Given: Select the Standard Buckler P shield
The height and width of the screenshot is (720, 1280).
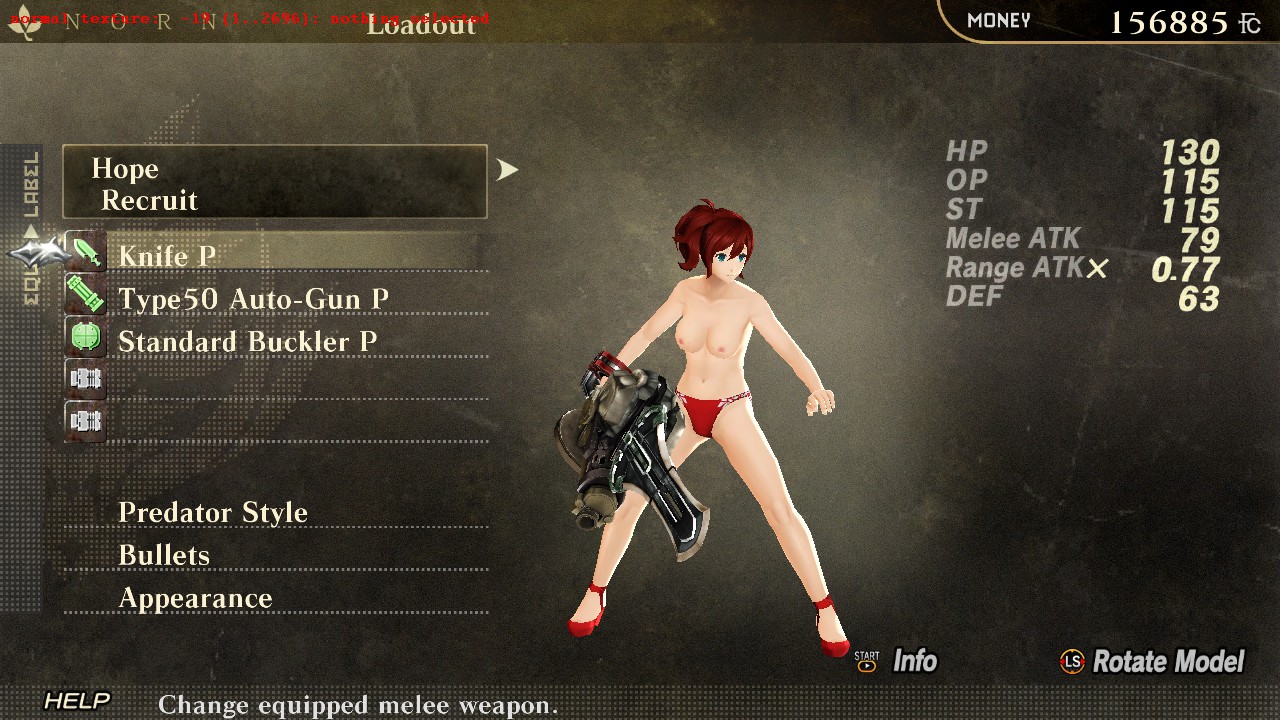Looking at the screenshot, I should click(247, 342).
